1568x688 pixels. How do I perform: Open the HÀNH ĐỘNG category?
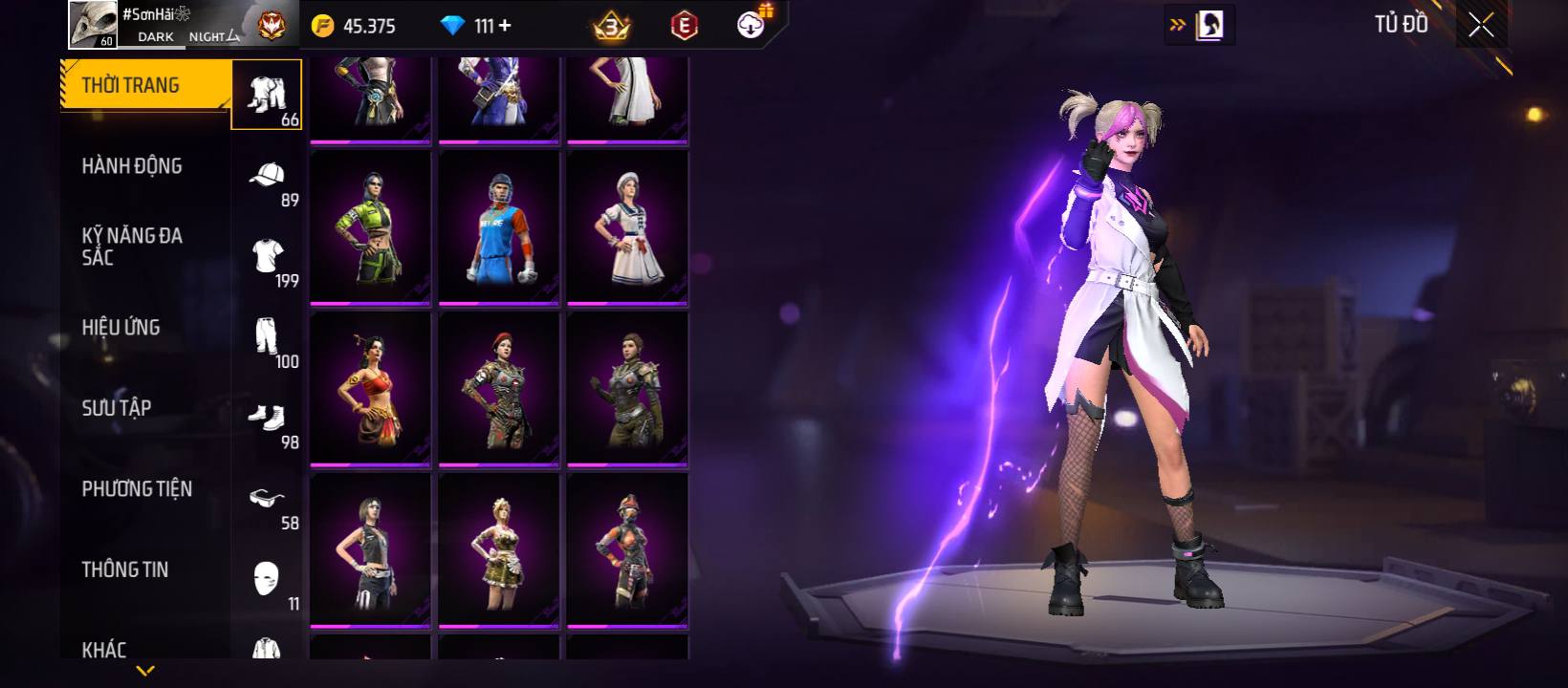tap(132, 166)
